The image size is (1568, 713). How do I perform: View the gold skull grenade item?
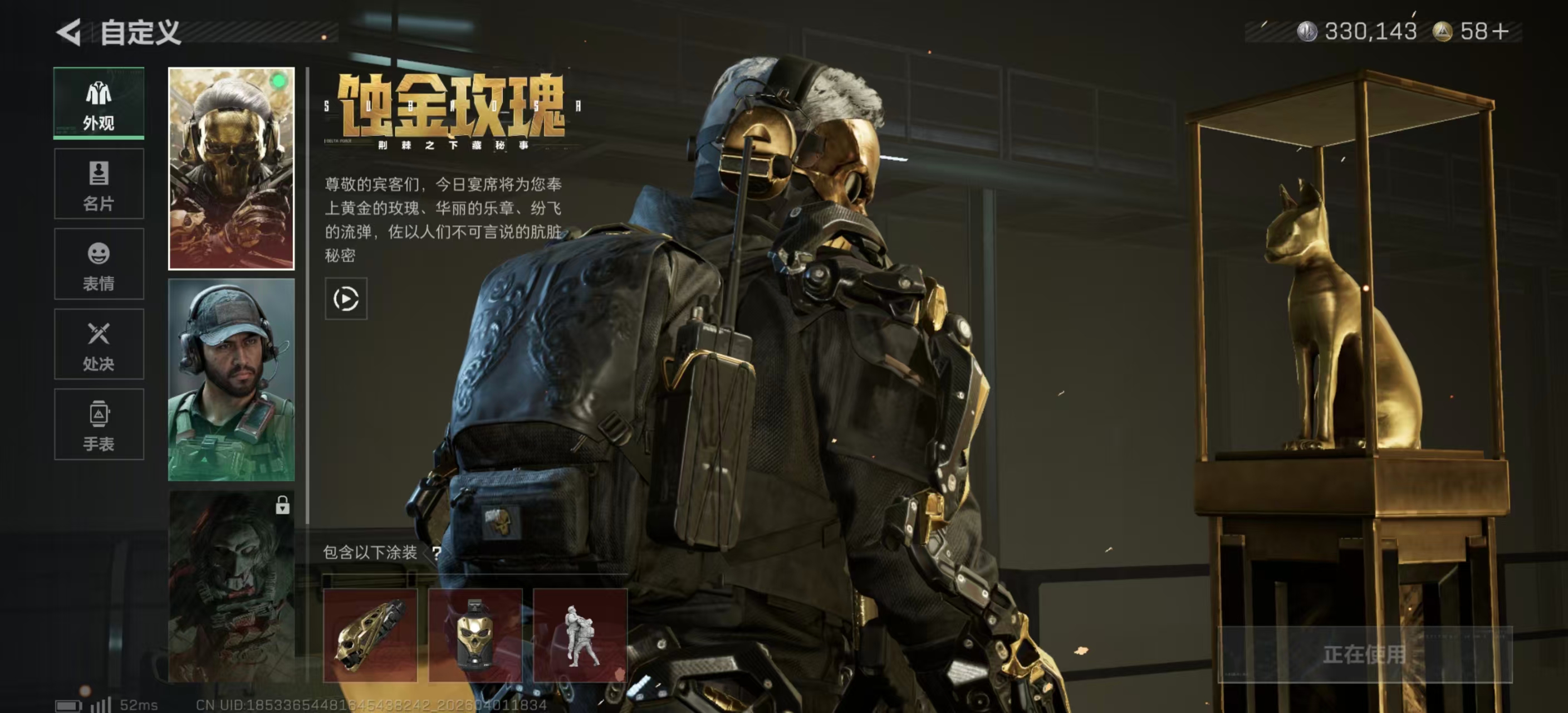[x=476, y=635]
